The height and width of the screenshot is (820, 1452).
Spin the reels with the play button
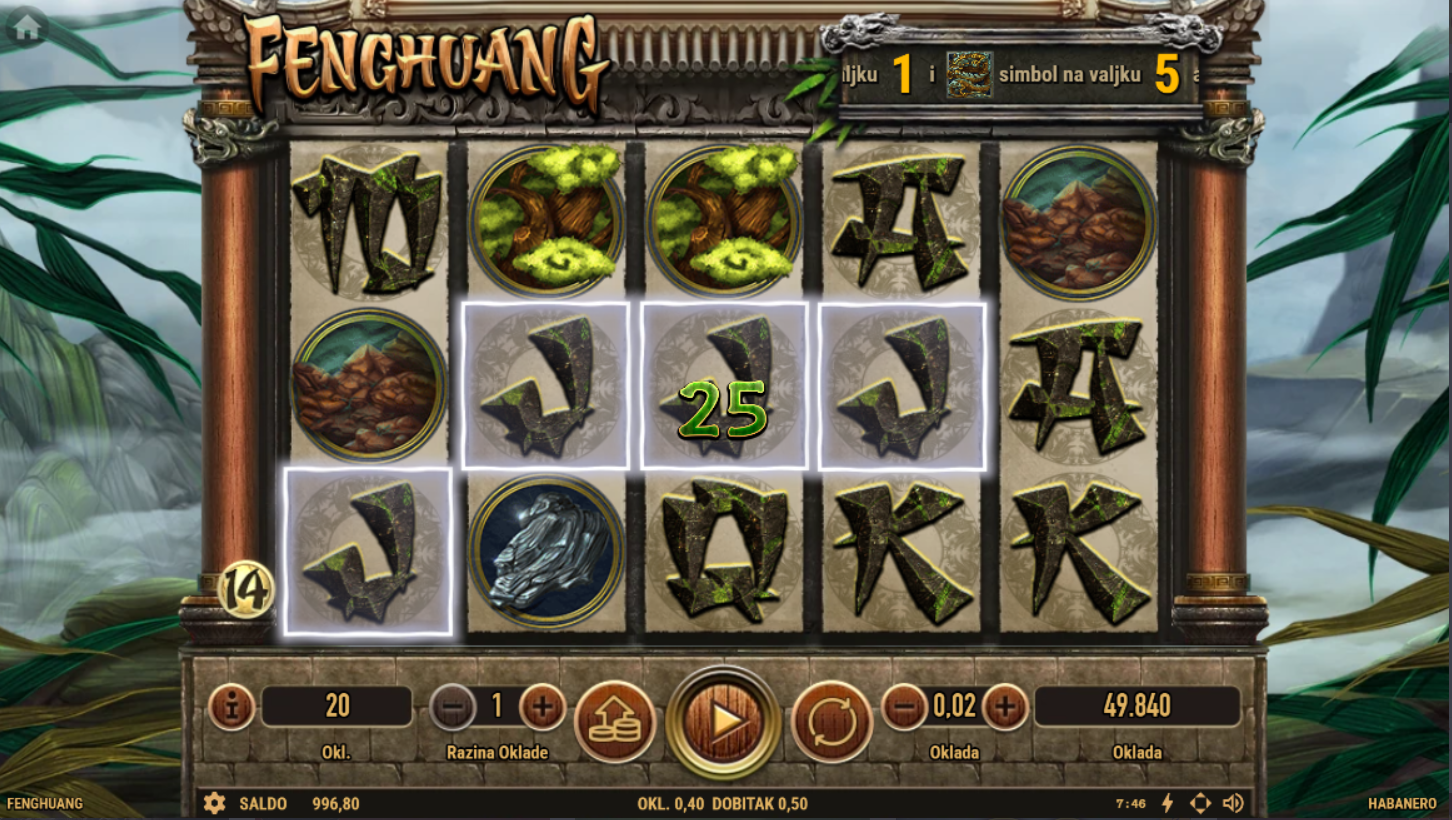(x=723, y=721)
